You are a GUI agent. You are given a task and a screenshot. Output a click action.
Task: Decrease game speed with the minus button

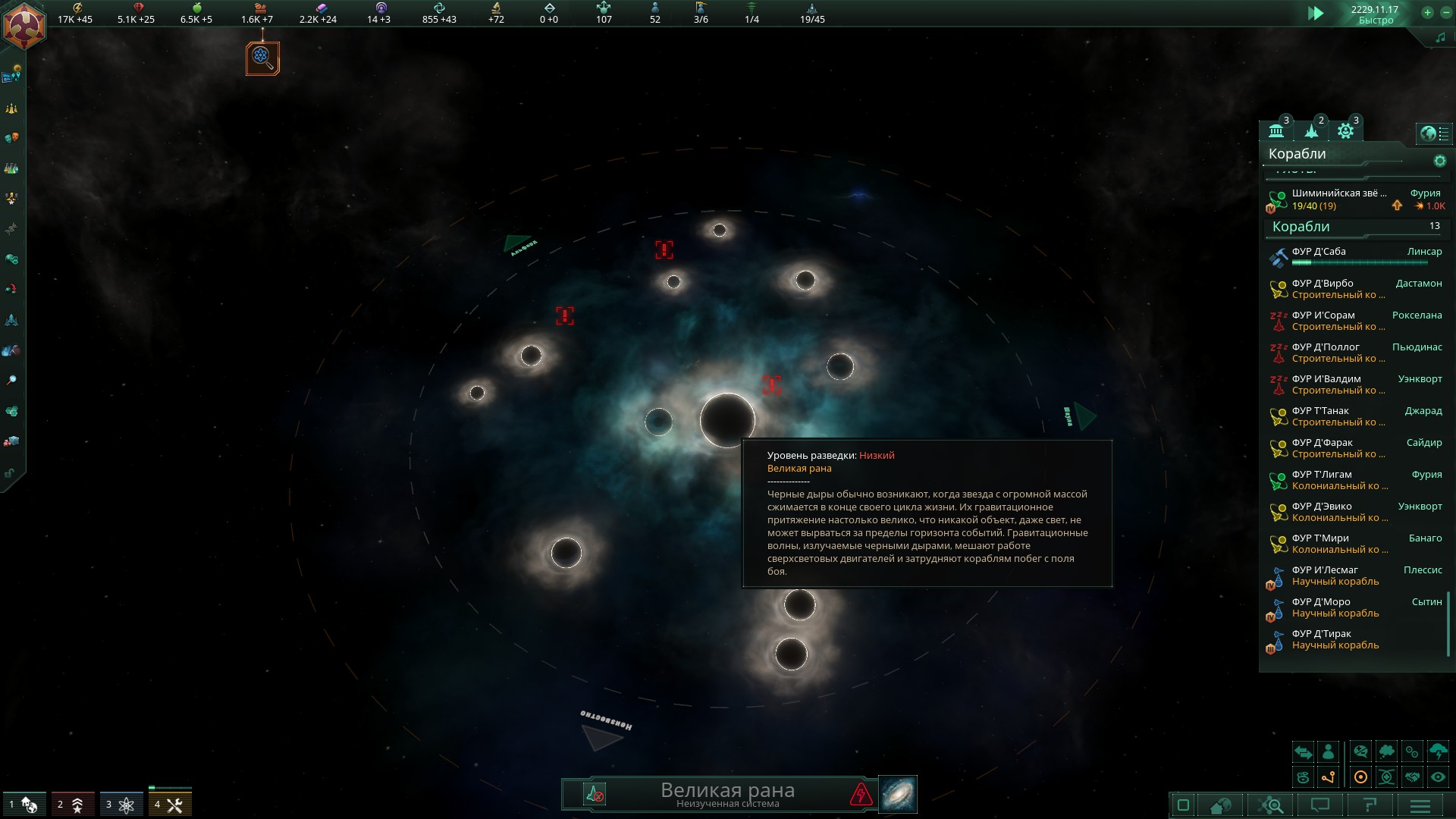pyautogui.click(x=1442, y=12)
